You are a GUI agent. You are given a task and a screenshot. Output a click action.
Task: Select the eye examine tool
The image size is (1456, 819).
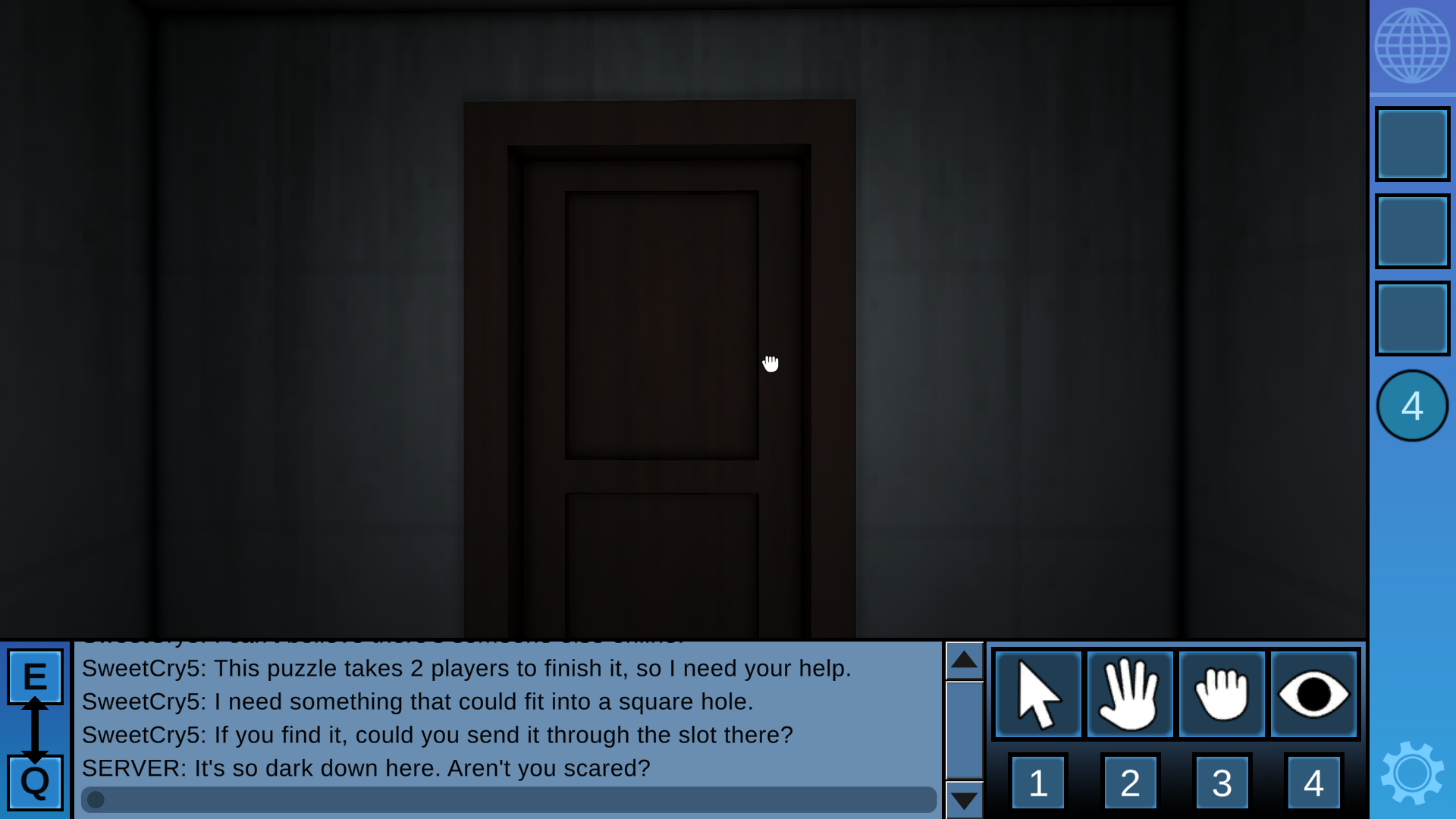pos(1313,694)
